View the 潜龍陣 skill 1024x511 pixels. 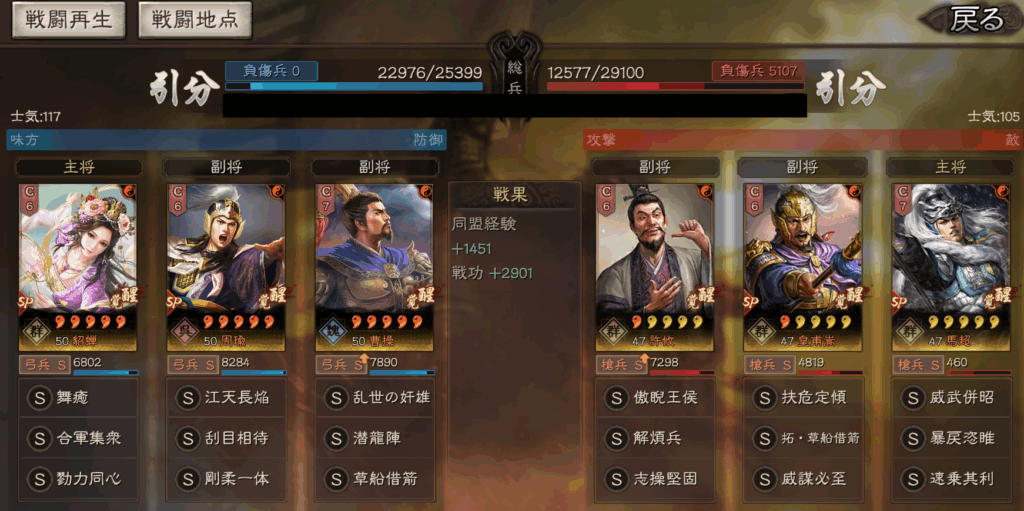(374, 438)
